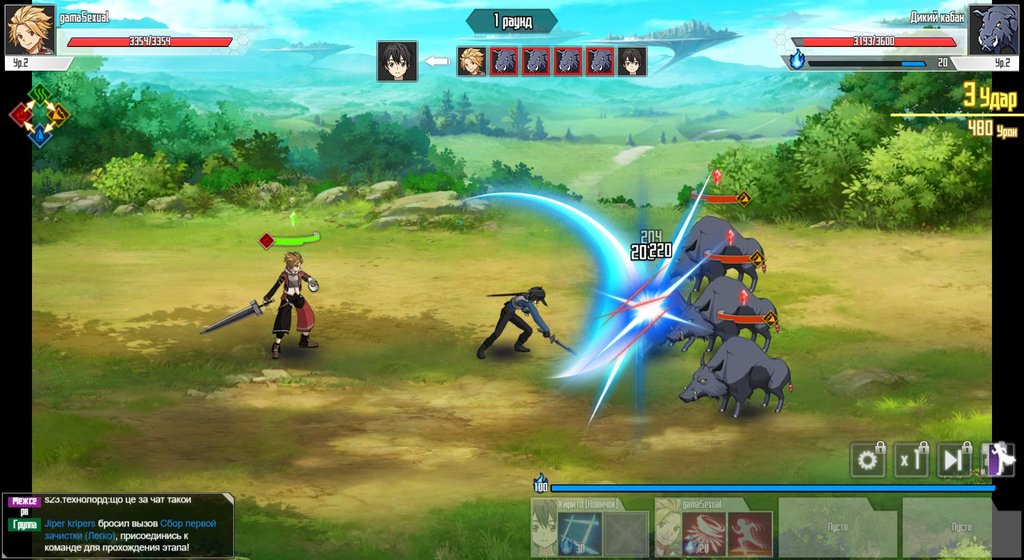Screen dimensions: 1024x560
Task: Open the locked gear settings button
Action: [867, 460]
